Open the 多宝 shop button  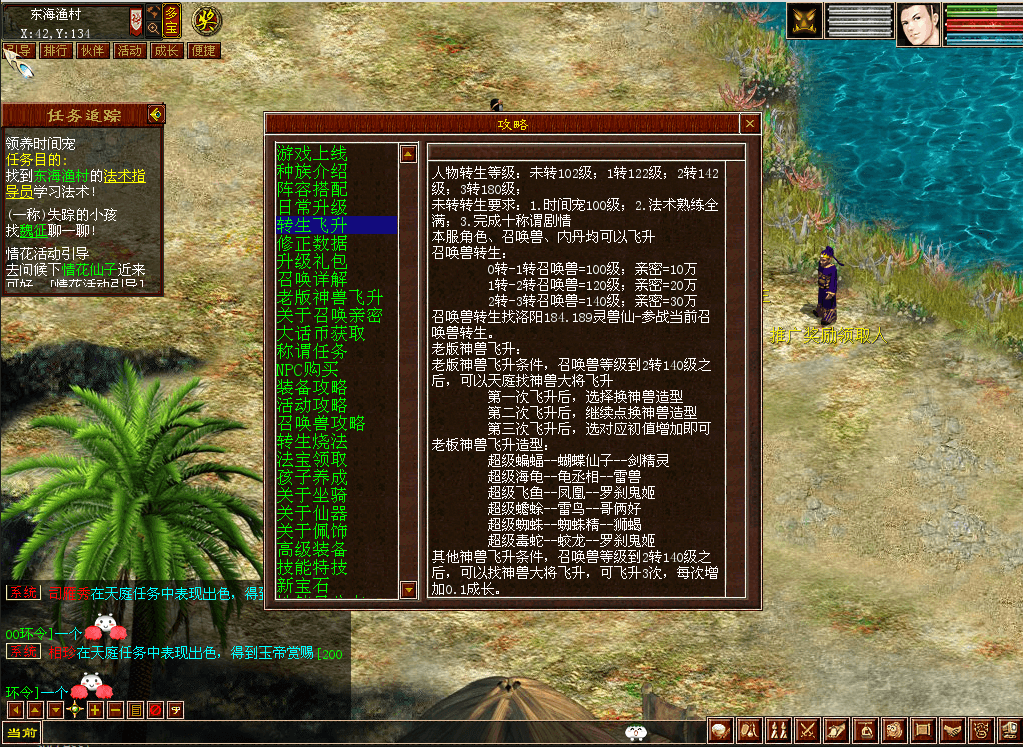pyautogui.click(x=172, y=18)
